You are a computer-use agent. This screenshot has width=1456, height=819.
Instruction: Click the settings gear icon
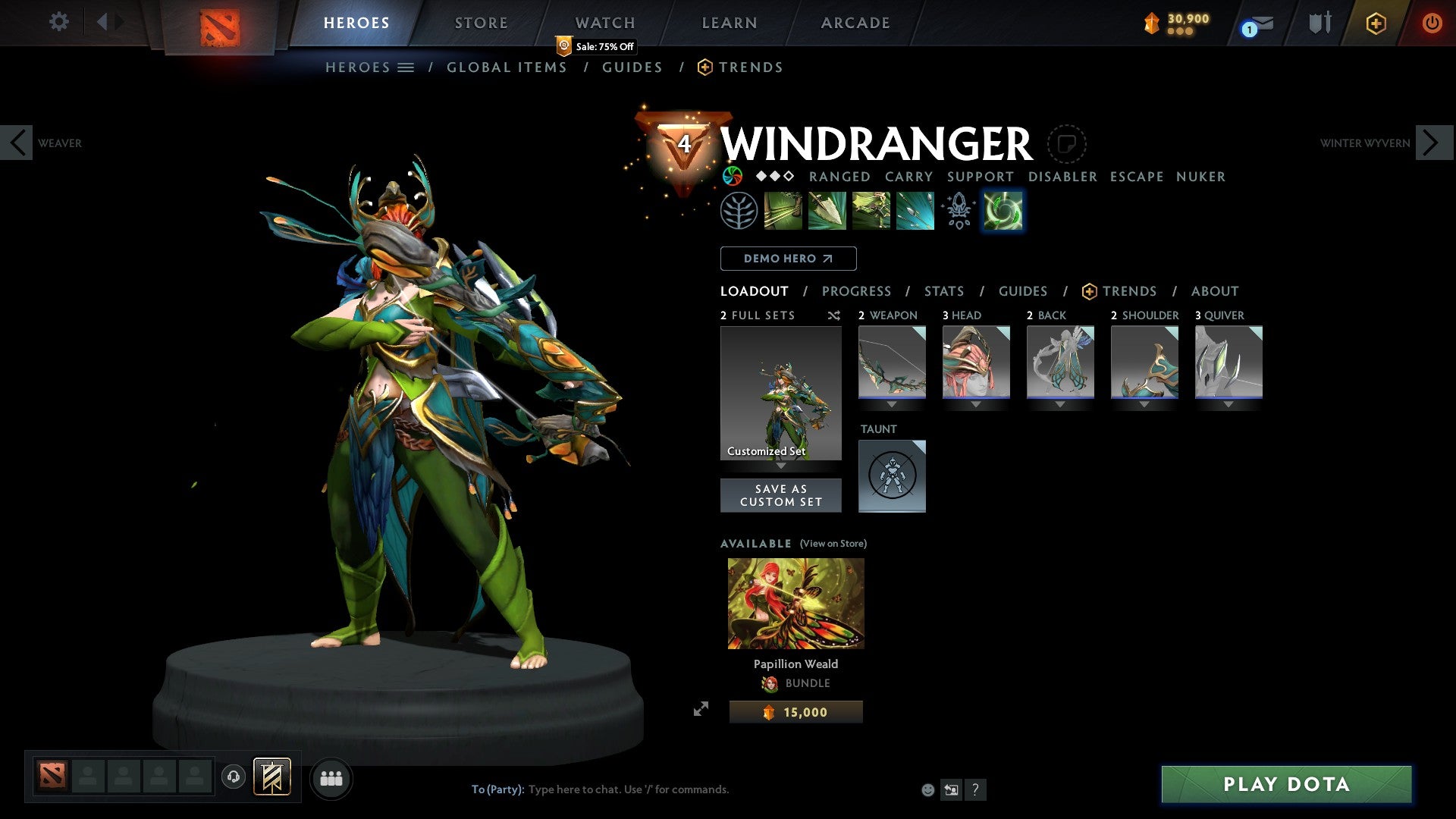pos(58,22)
